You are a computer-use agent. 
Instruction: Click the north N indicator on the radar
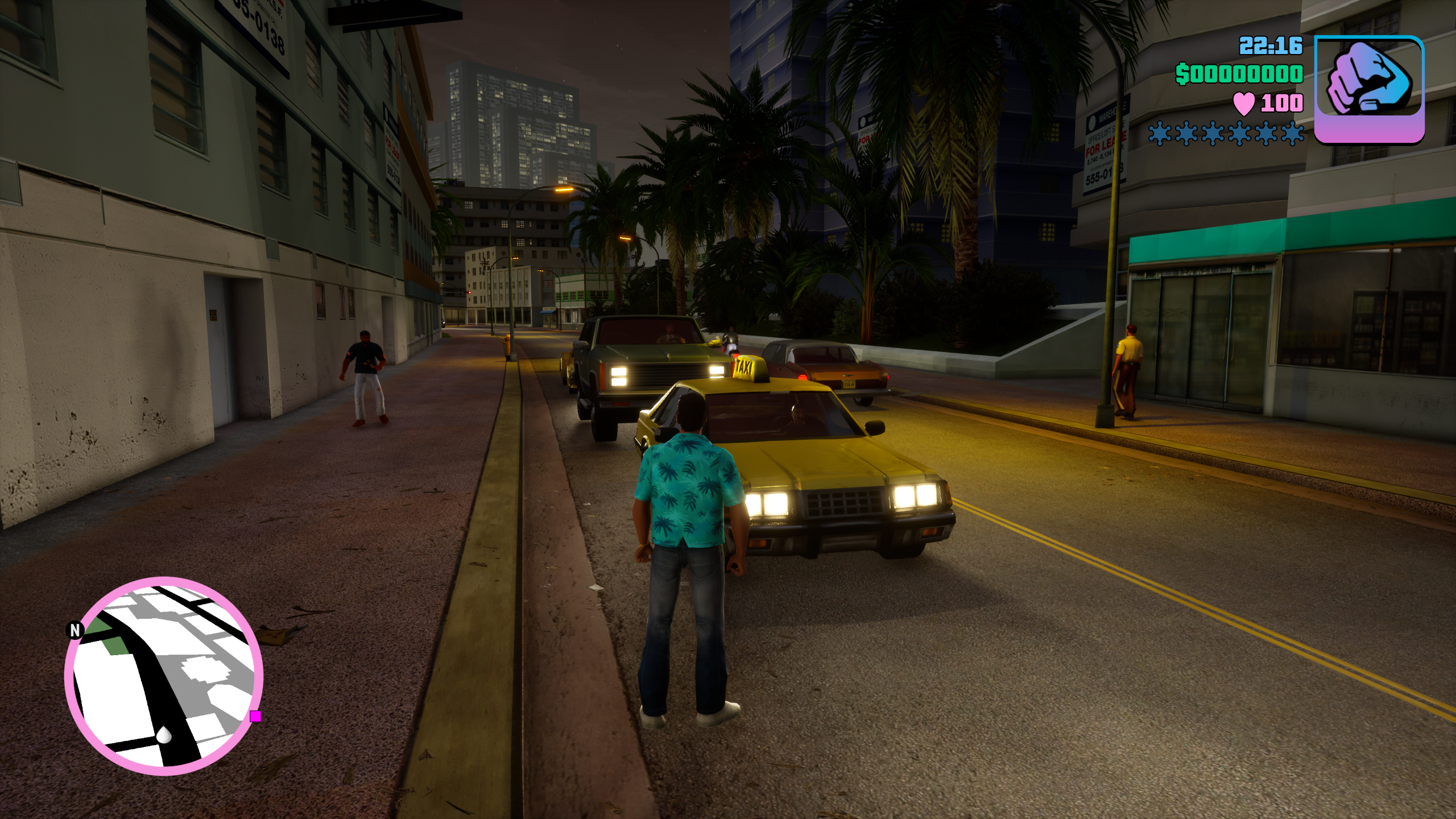click(75, 630)
